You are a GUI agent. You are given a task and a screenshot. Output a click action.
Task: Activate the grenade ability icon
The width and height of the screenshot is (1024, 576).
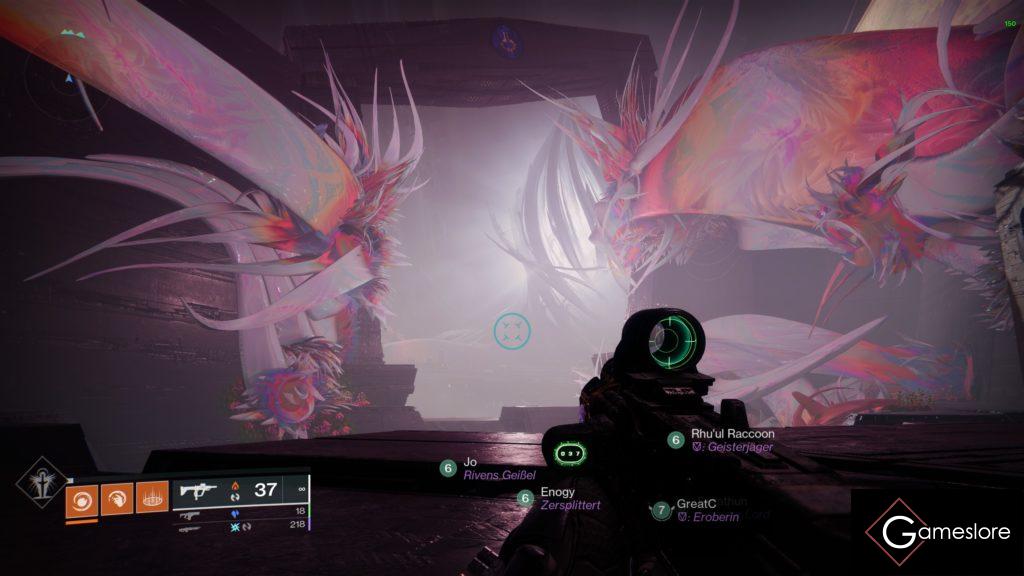82,498
